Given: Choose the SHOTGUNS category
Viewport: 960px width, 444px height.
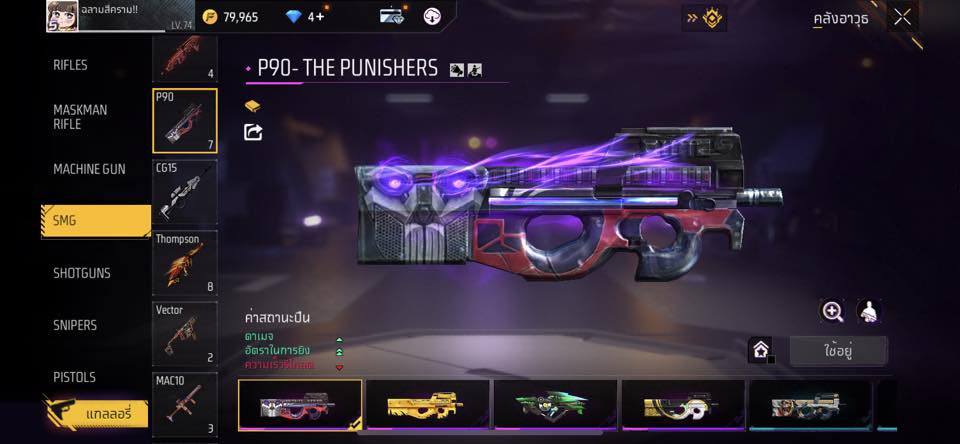Looking at the screenshot, I should pyautogui.click(x=82, y=273).
